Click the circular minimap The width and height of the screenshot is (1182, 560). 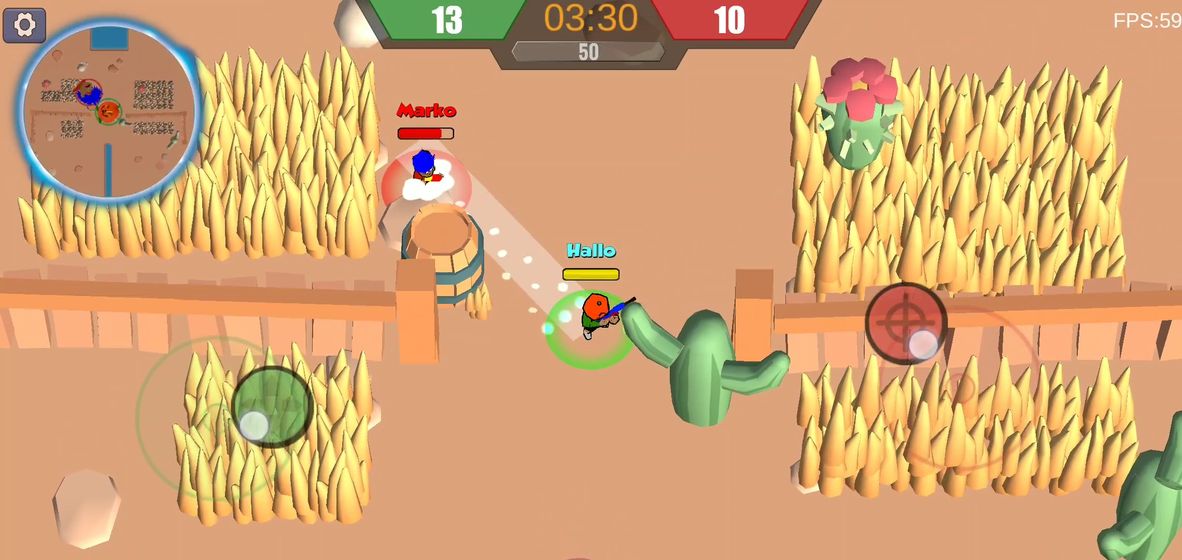(109, 108)
